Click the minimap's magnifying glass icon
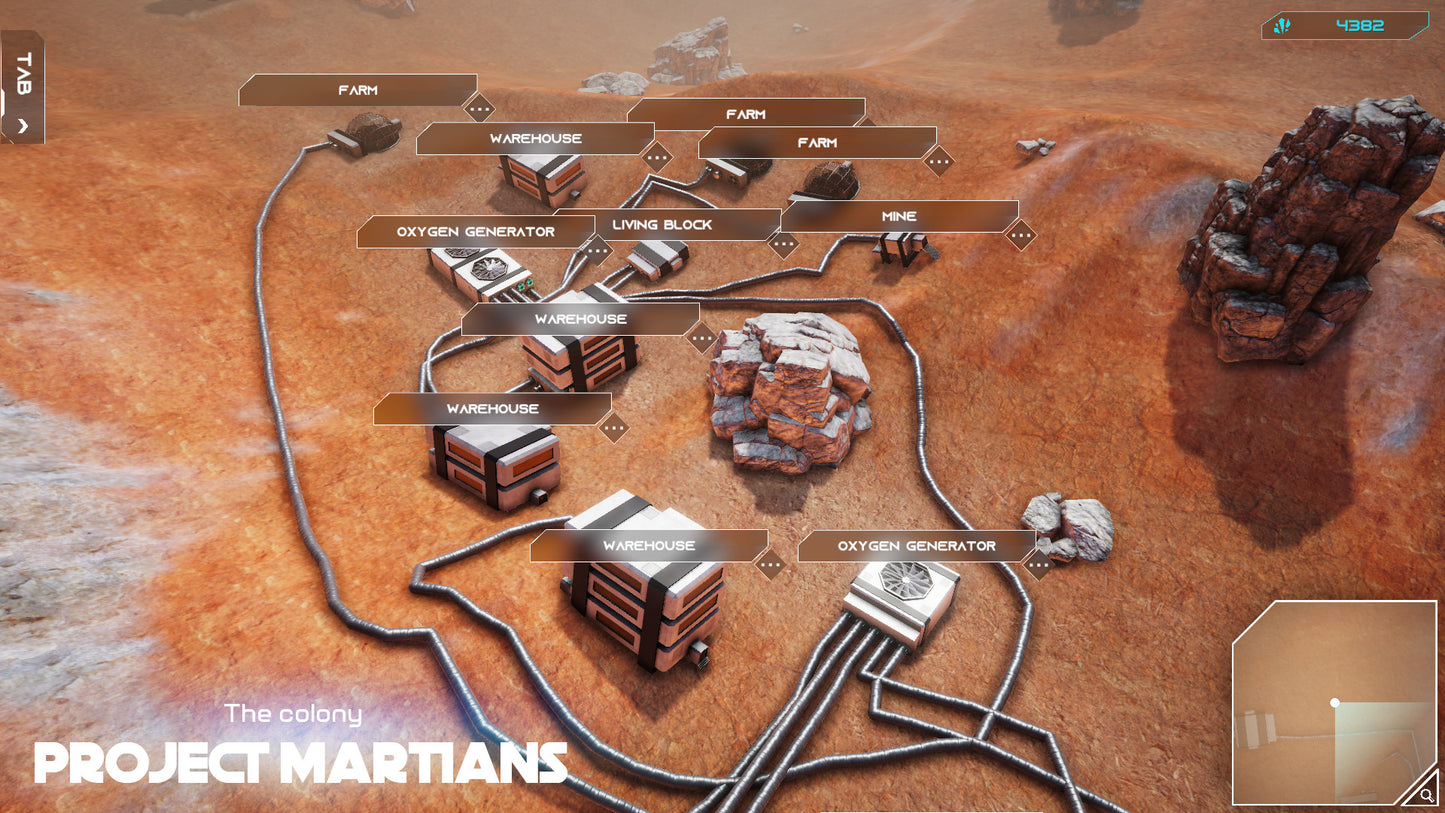 1424,795
